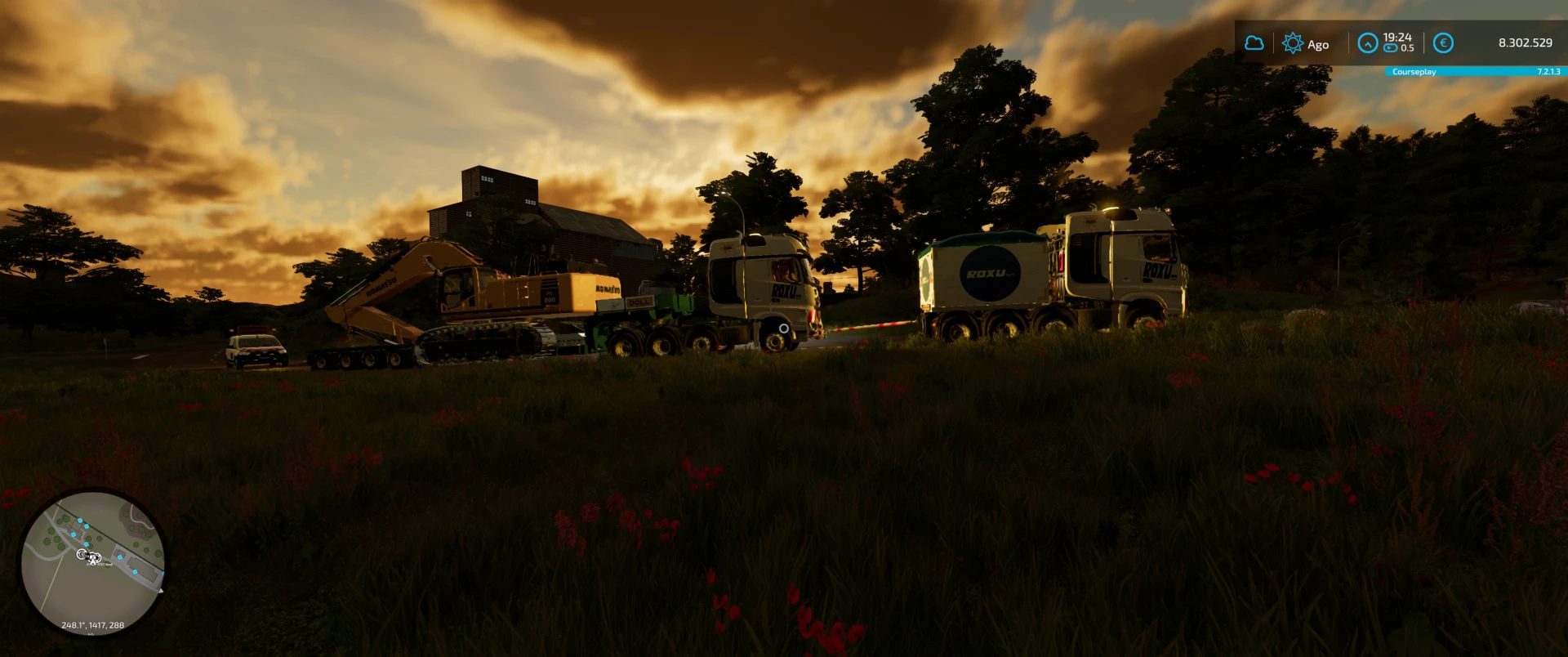Click the clock time-scale icon
Screen dimensions: 1568x657
pos(1367,42)
